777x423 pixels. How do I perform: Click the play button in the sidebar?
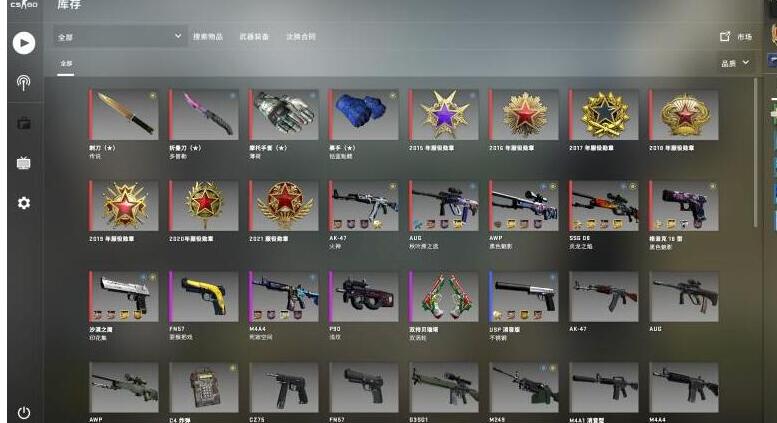(24, 42)
